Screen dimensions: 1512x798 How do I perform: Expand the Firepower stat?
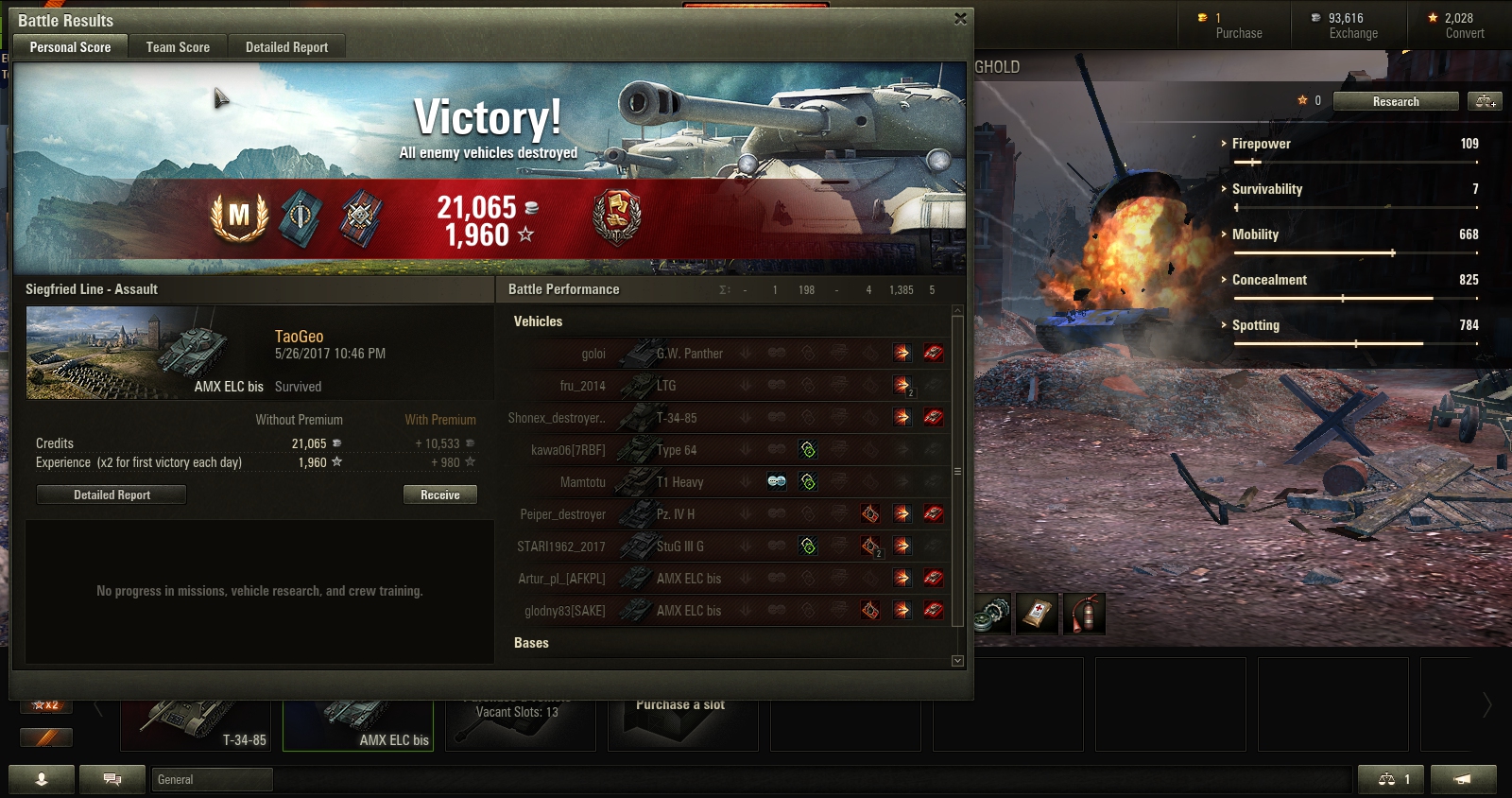click(x=1261, y=144)
